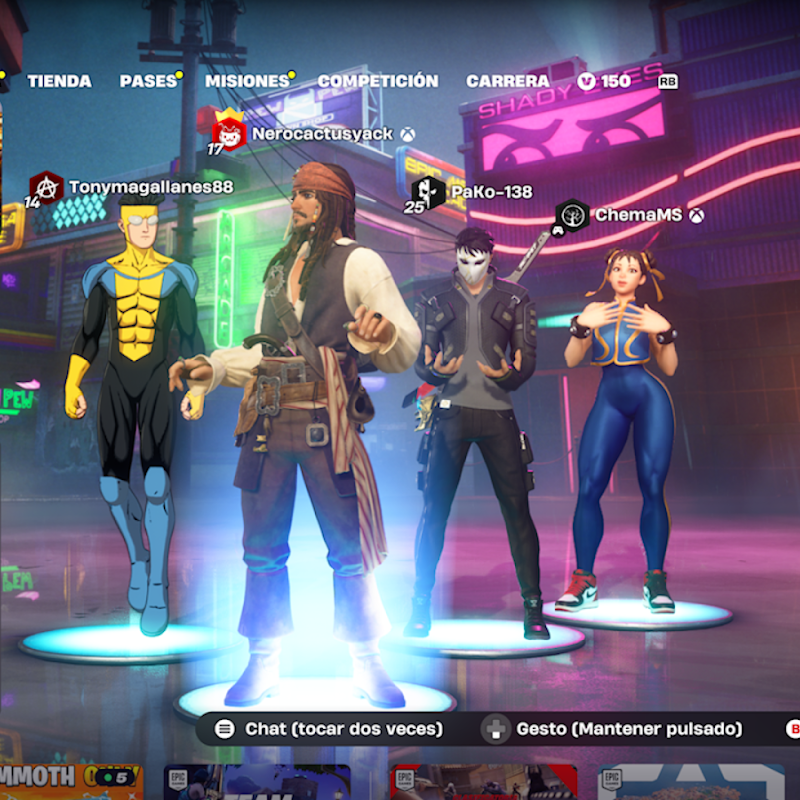Choose the Tonymagallanes88 player nameplate
Viewport: 800px width, 800px height.
[x=150, y=187]
